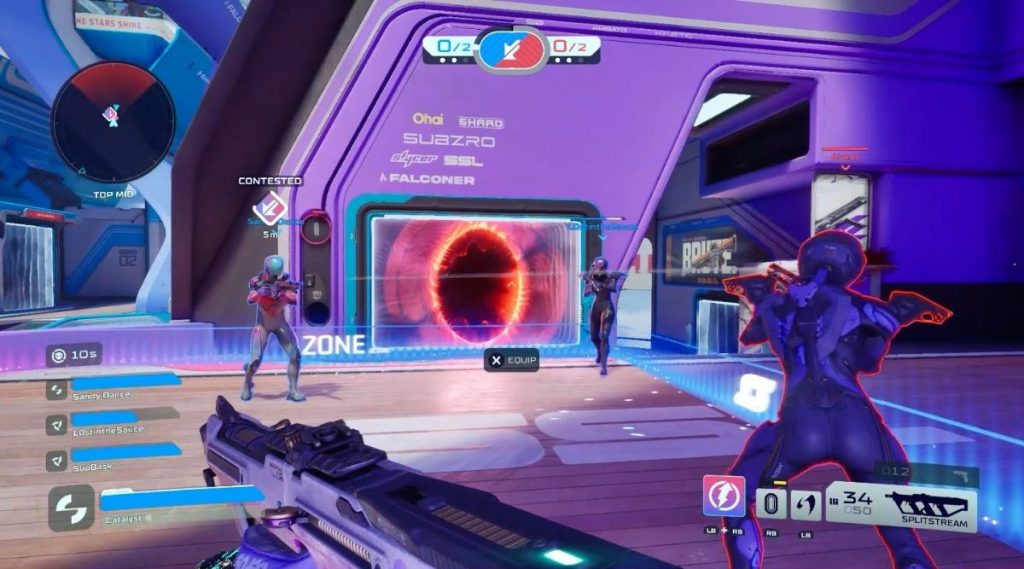
Task: Click the circular radar minimap
Action: (112, 119)
